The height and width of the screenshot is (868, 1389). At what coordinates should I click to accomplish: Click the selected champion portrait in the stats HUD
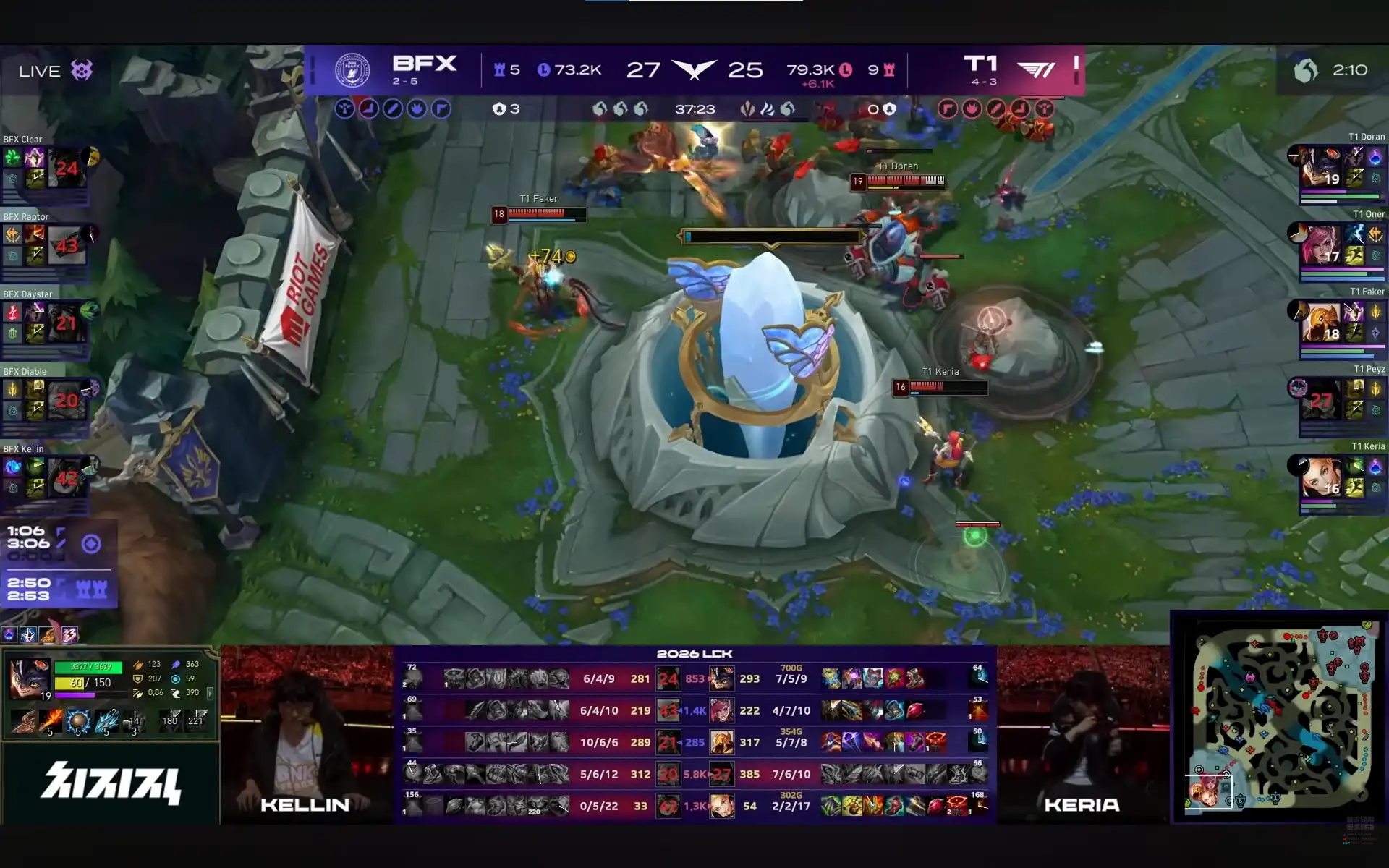(29, 679)
